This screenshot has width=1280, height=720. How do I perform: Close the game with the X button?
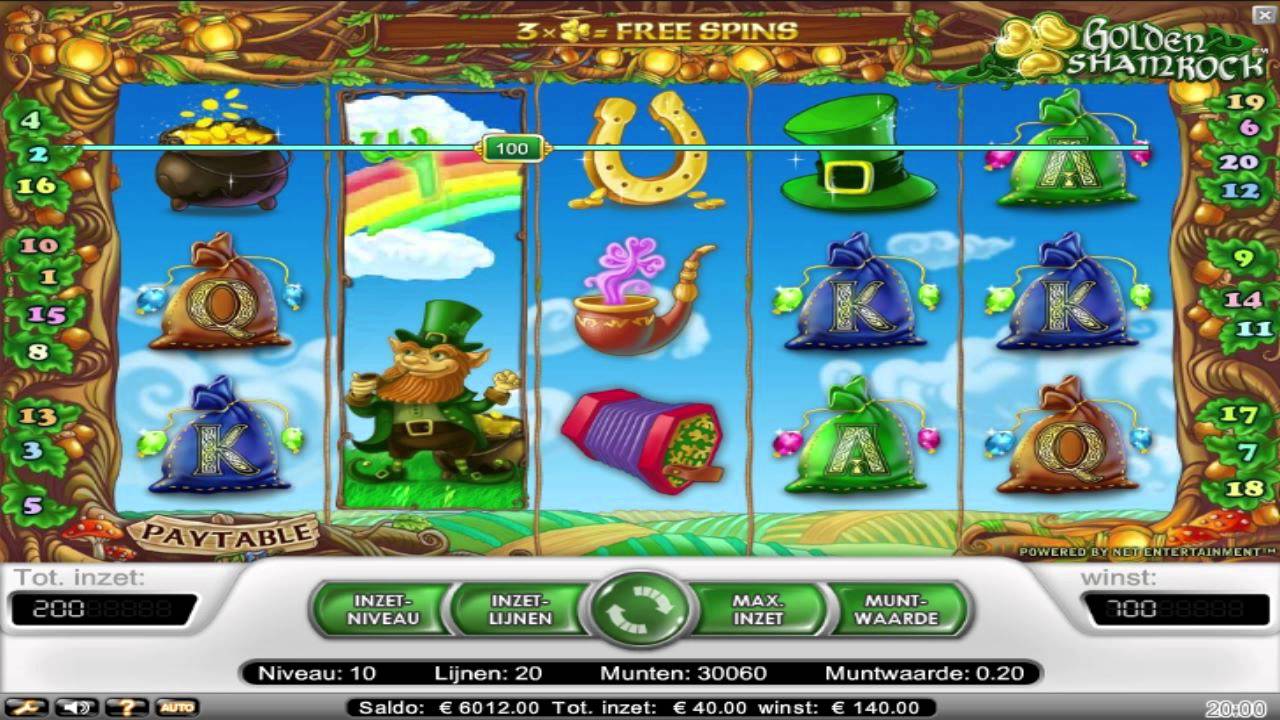1263,14
